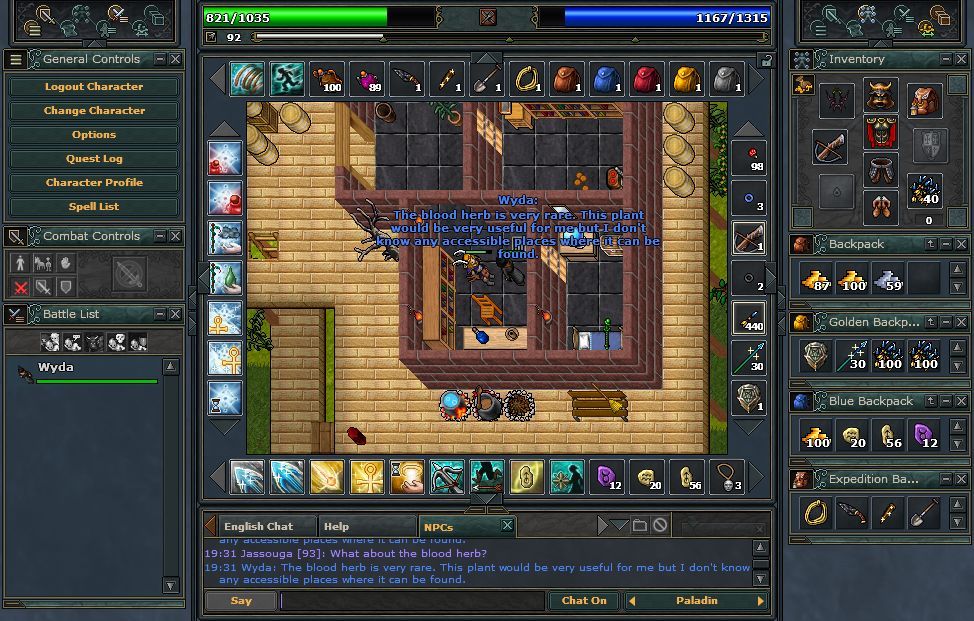Click the Say button
This screenshot has width=974, height=621.
[241, 601]
